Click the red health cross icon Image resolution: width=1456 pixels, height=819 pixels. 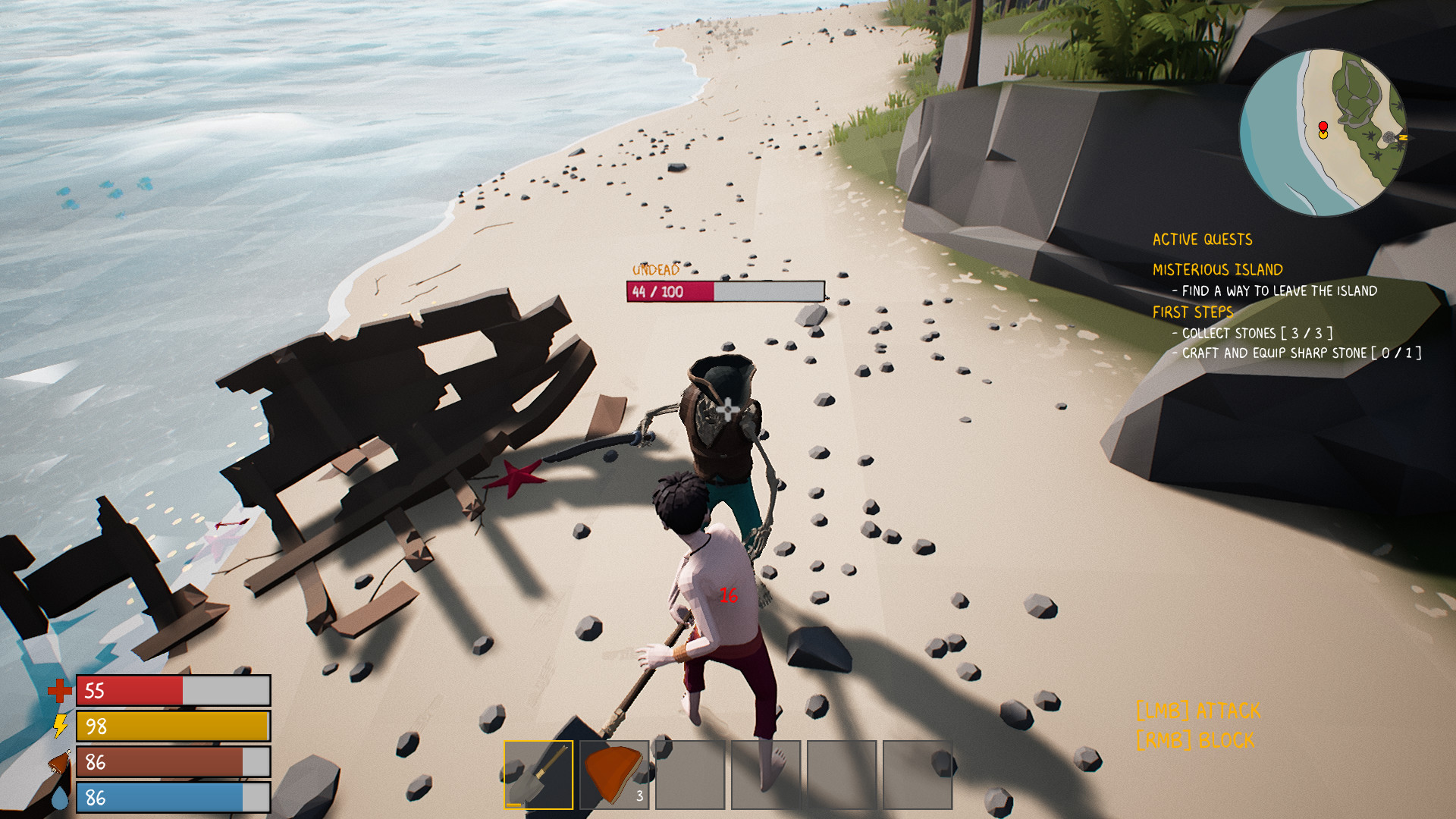coord(60,692)
